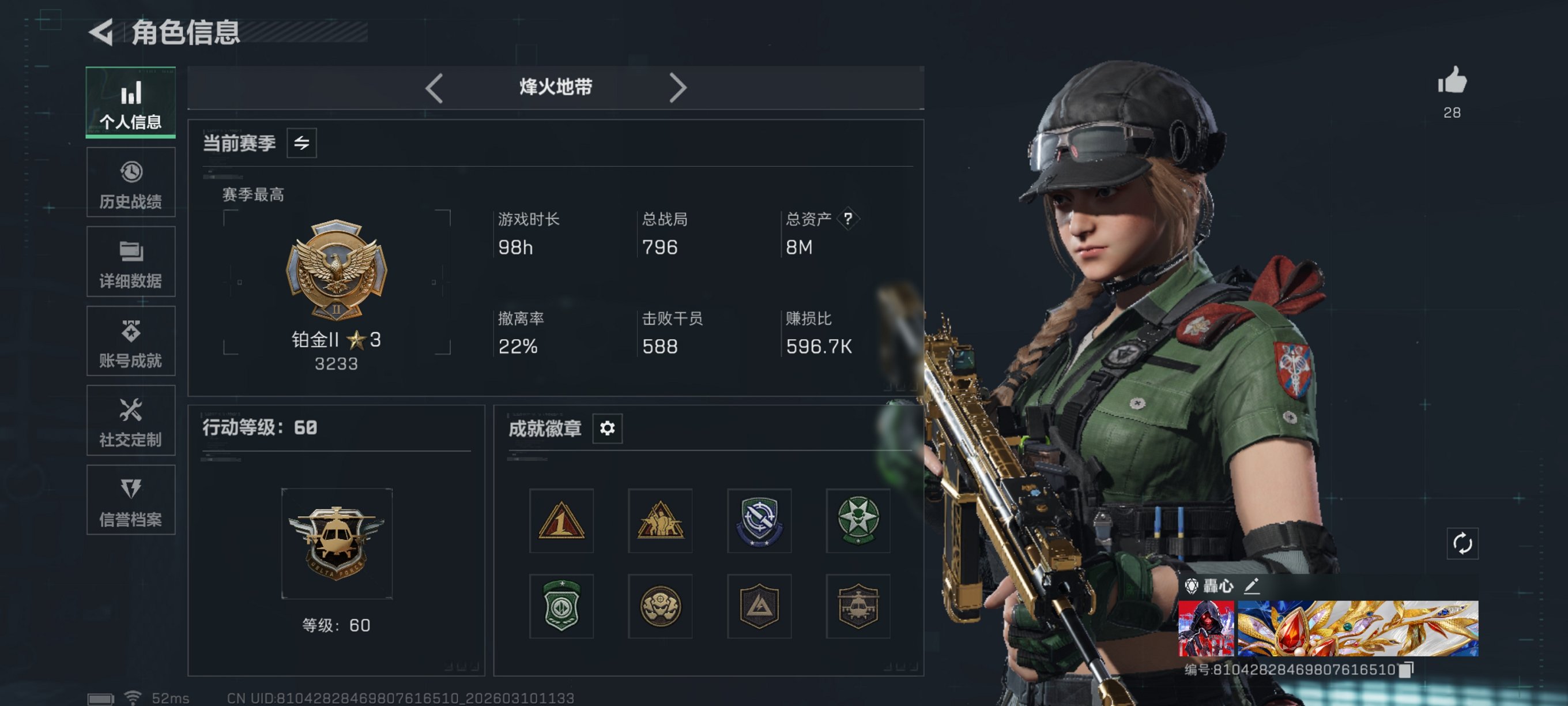This screenshot has height=706, width=1568.
Task: Switch to the 烽火地带 mode tab
Action: pos(554,88)
